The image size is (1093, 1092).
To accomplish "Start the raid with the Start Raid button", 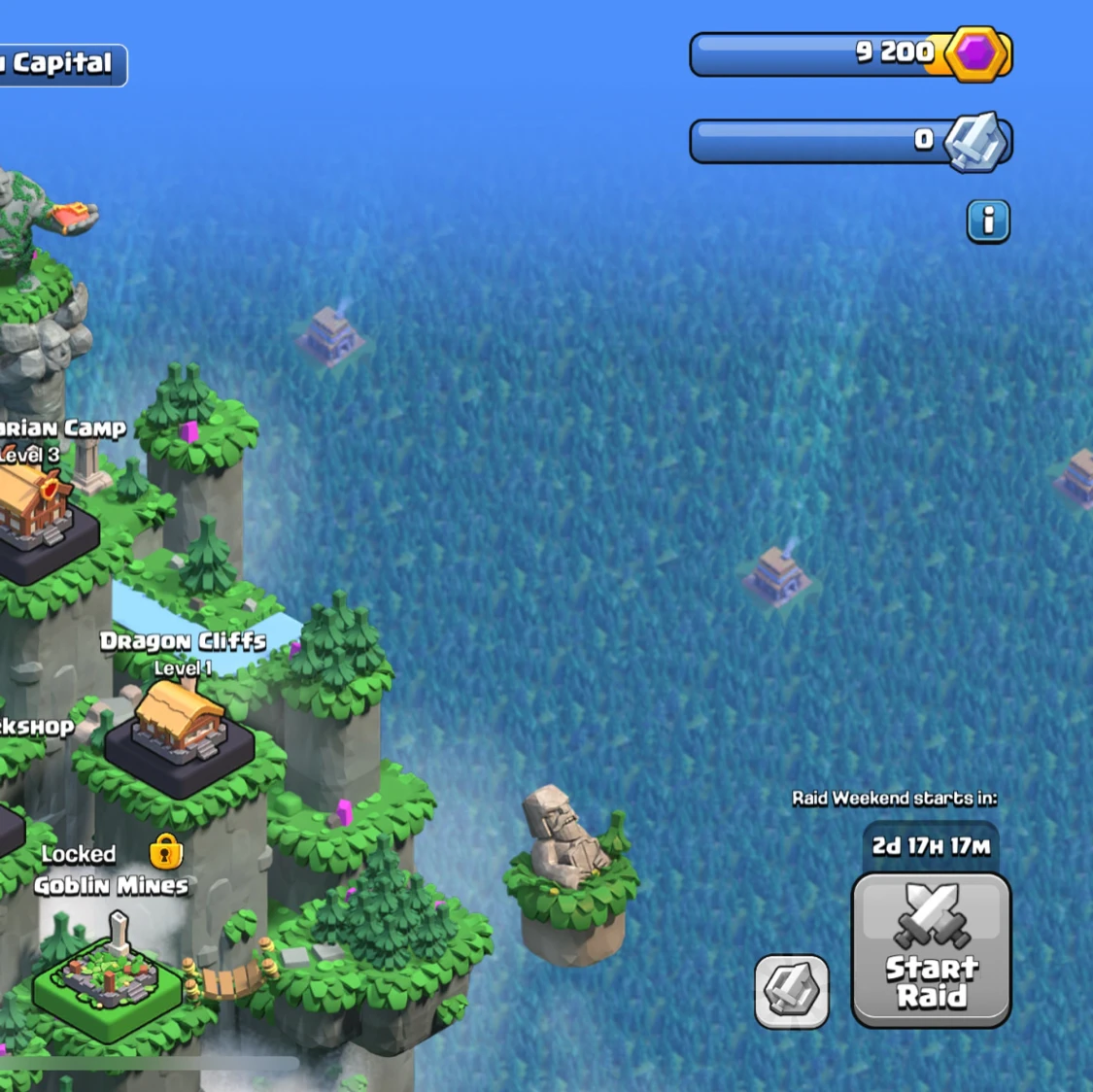I will [931, 949].
